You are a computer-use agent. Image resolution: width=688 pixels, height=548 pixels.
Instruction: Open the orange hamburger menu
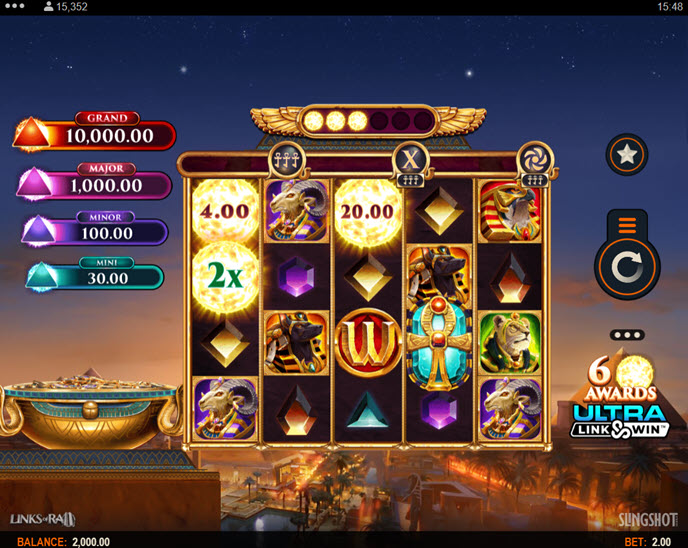[627, 225]
